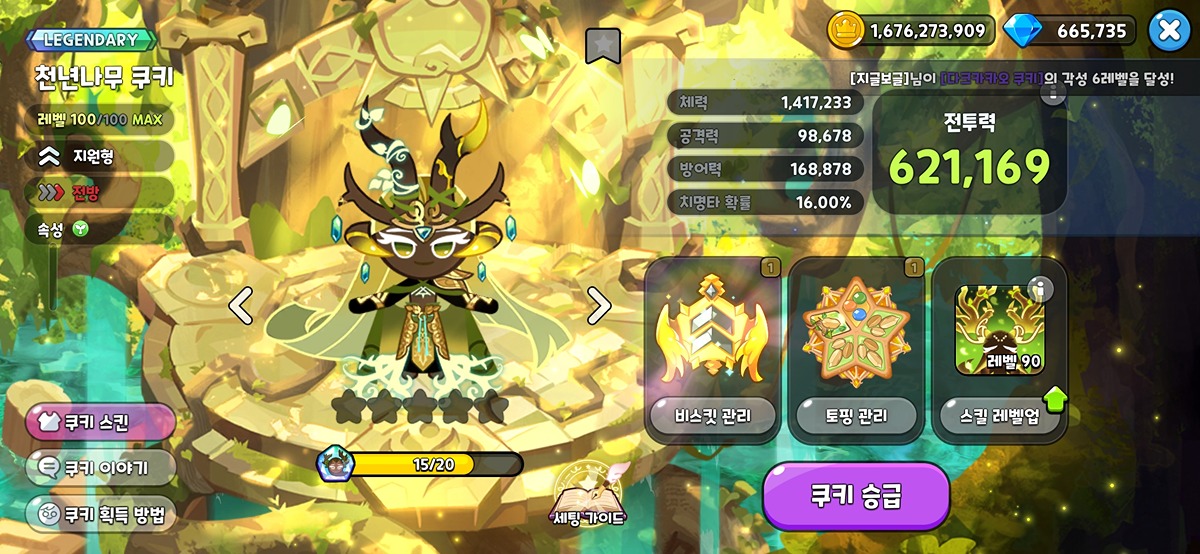
Task: Switch to previous cookie with left arrow
Action: [x=241, y=305]
